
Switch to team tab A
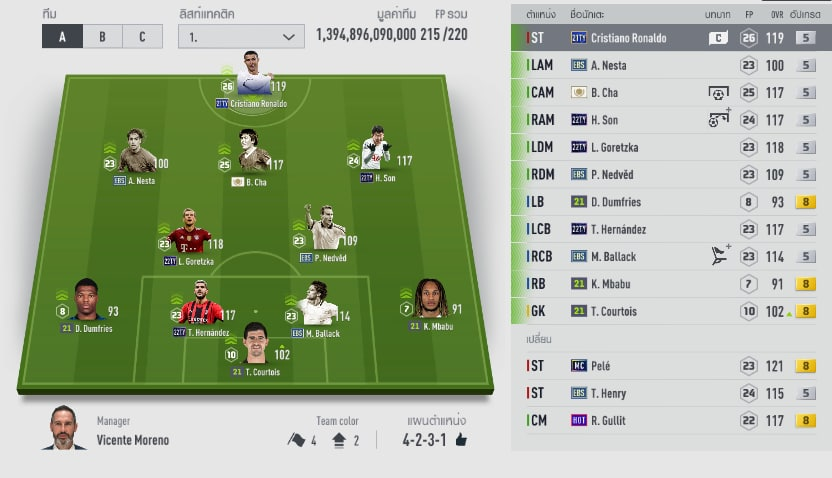point(62,37)
